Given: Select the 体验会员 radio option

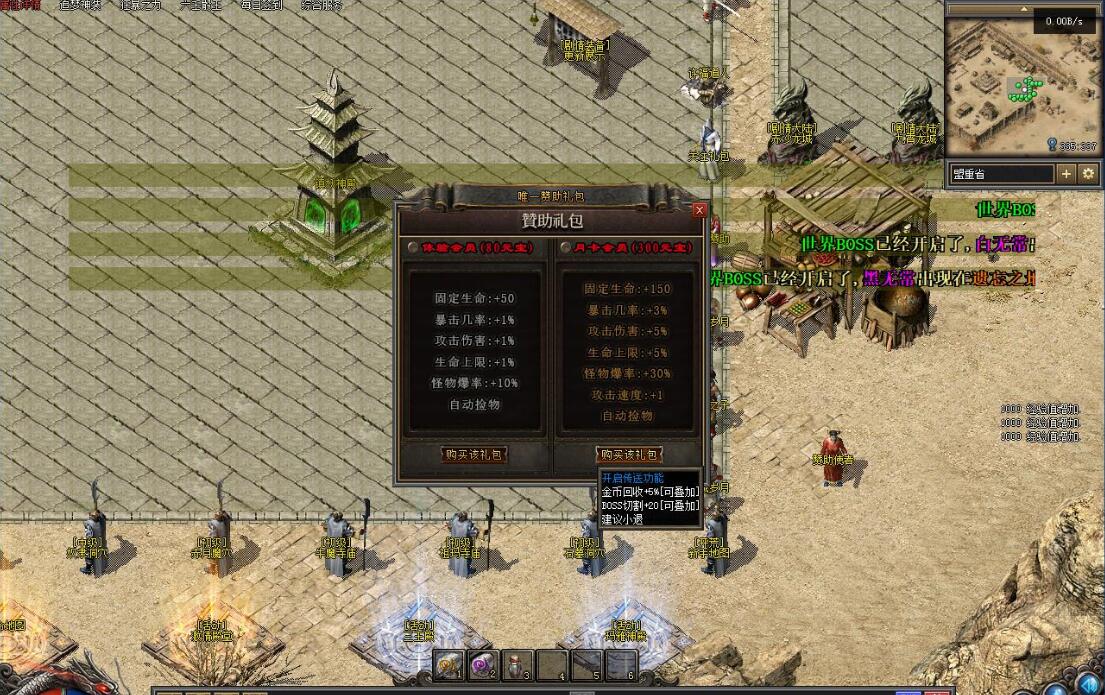Looking at the screenshot, I should pyautogui.click(x=413, y=247).
